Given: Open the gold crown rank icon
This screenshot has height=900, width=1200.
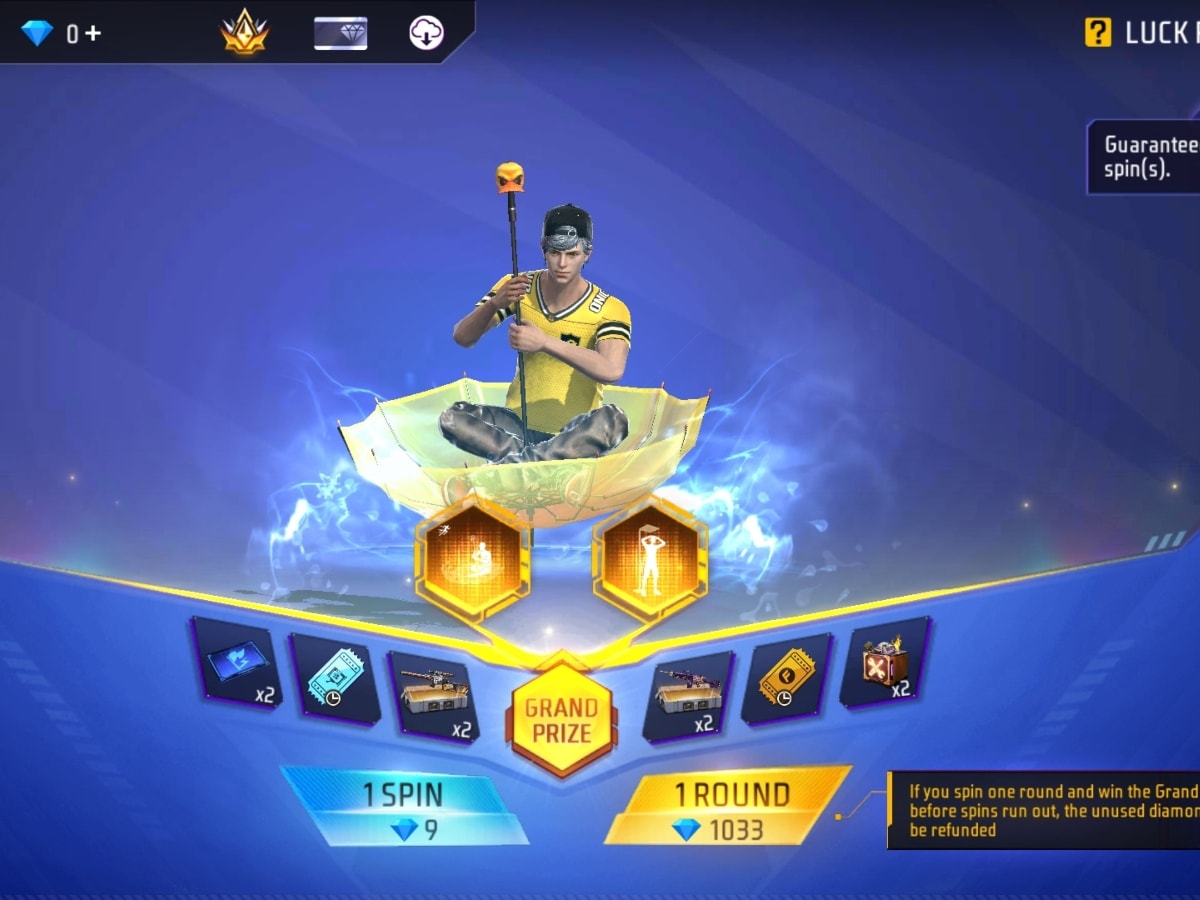Looking at the screenshot, I should (x=245, y=32).
